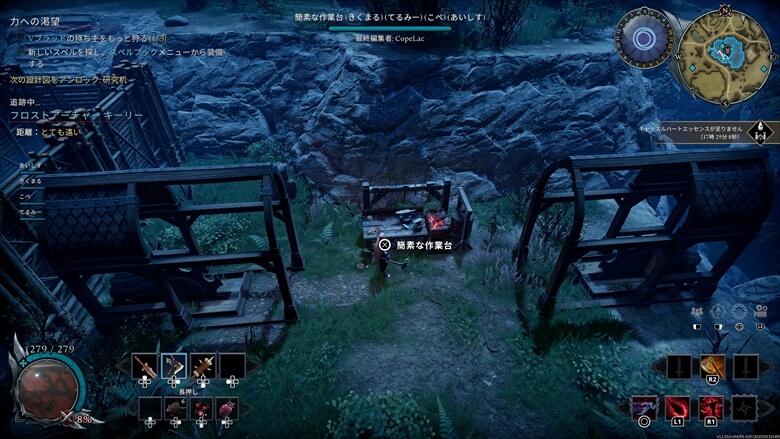Use the red berries consumable slot
This screenshot has width=780, height=439.
(x=201, y=408)
